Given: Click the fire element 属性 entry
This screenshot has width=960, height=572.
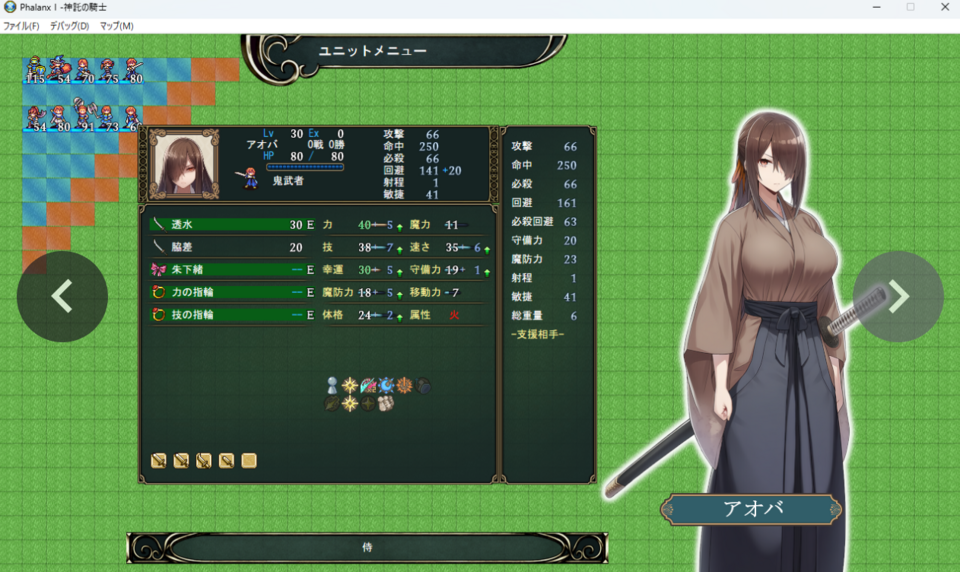Looking at the screenshot, I should tap(453, 314).
